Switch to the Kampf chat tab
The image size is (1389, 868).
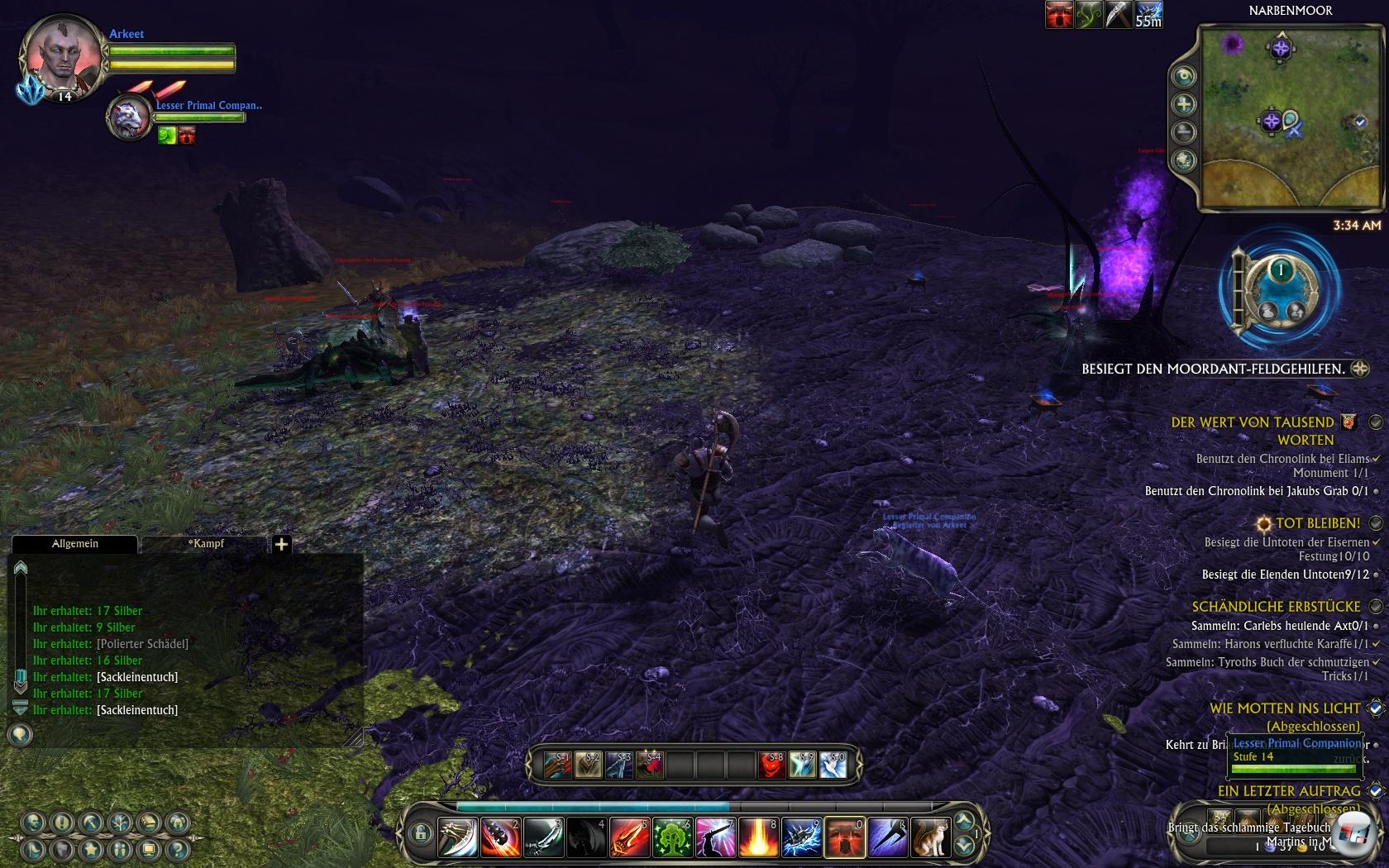[x=205, y=544]
